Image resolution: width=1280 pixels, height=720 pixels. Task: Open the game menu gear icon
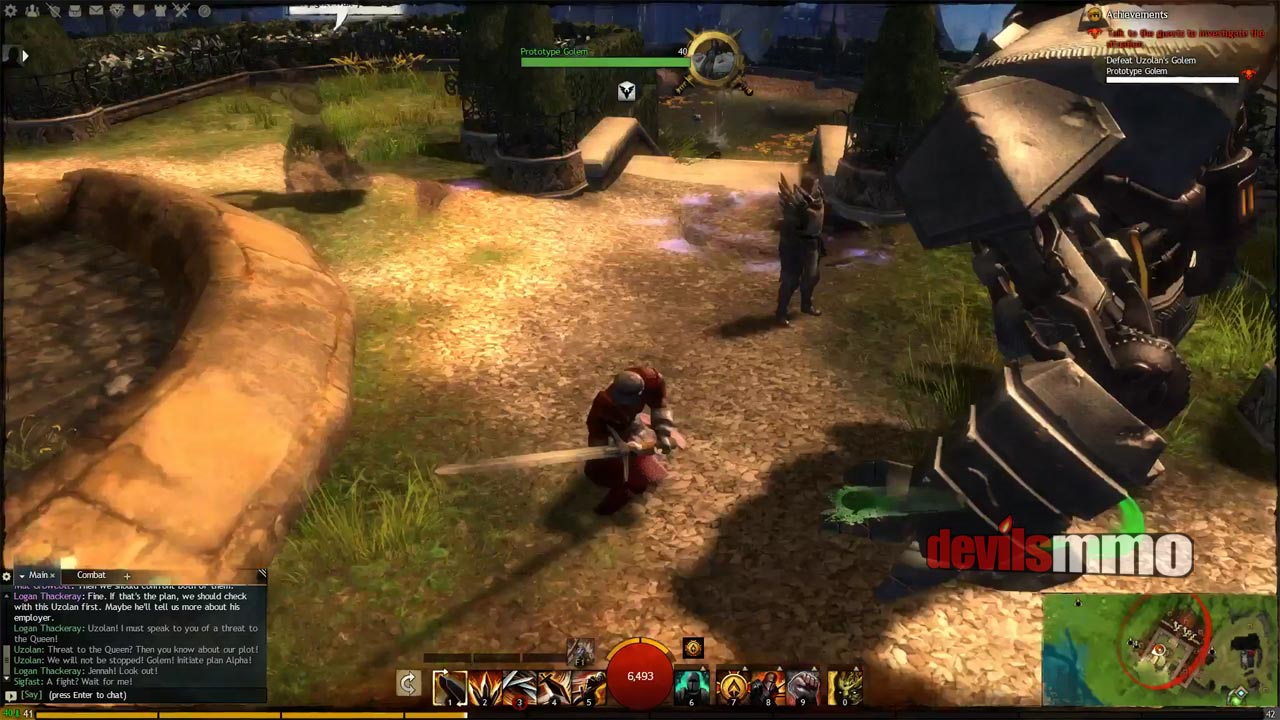[x=11, y=11]
